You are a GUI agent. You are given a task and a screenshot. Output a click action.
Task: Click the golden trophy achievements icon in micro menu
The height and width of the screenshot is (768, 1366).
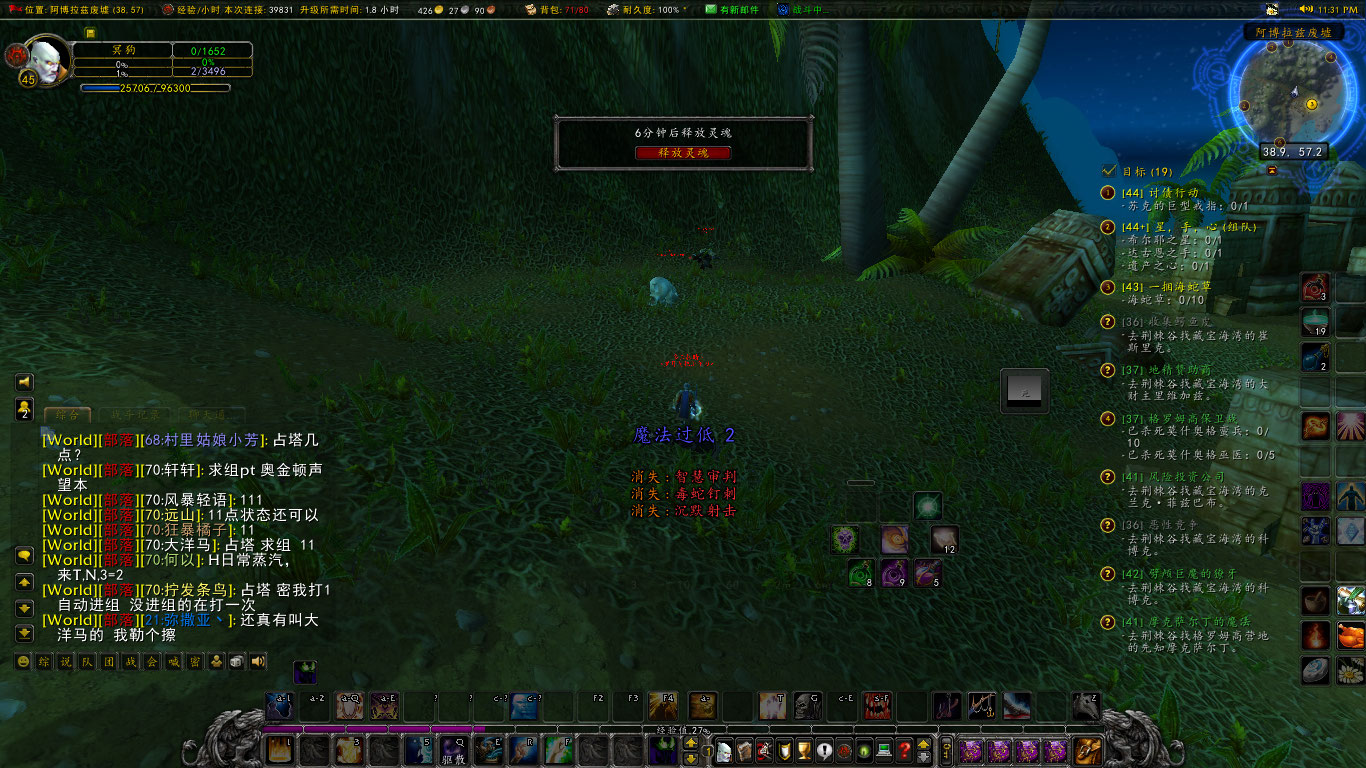click(805, 753)
